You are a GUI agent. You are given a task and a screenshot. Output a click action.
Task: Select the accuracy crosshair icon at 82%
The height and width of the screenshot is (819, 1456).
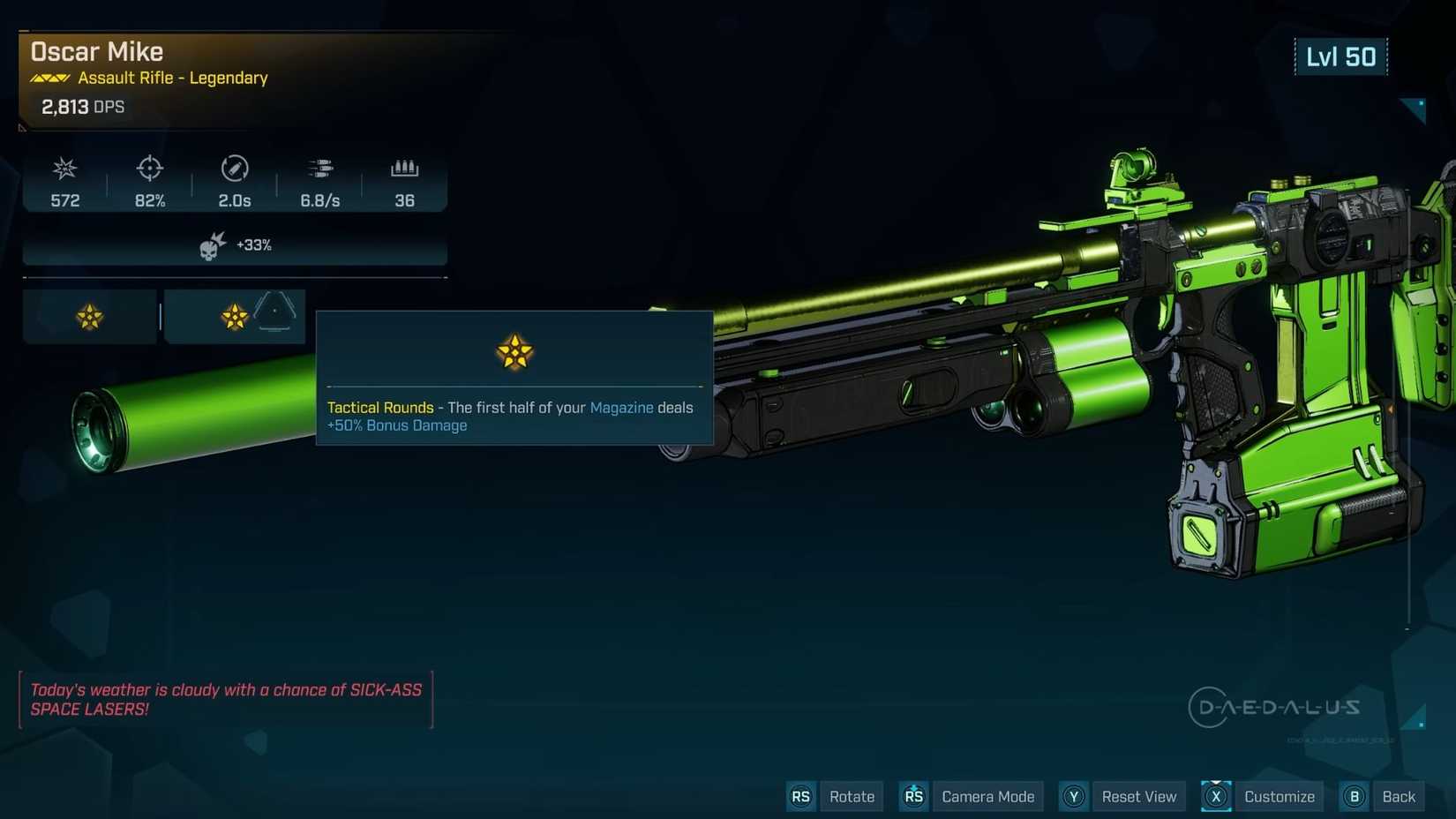pyautogui.click(x=149, y=169)
